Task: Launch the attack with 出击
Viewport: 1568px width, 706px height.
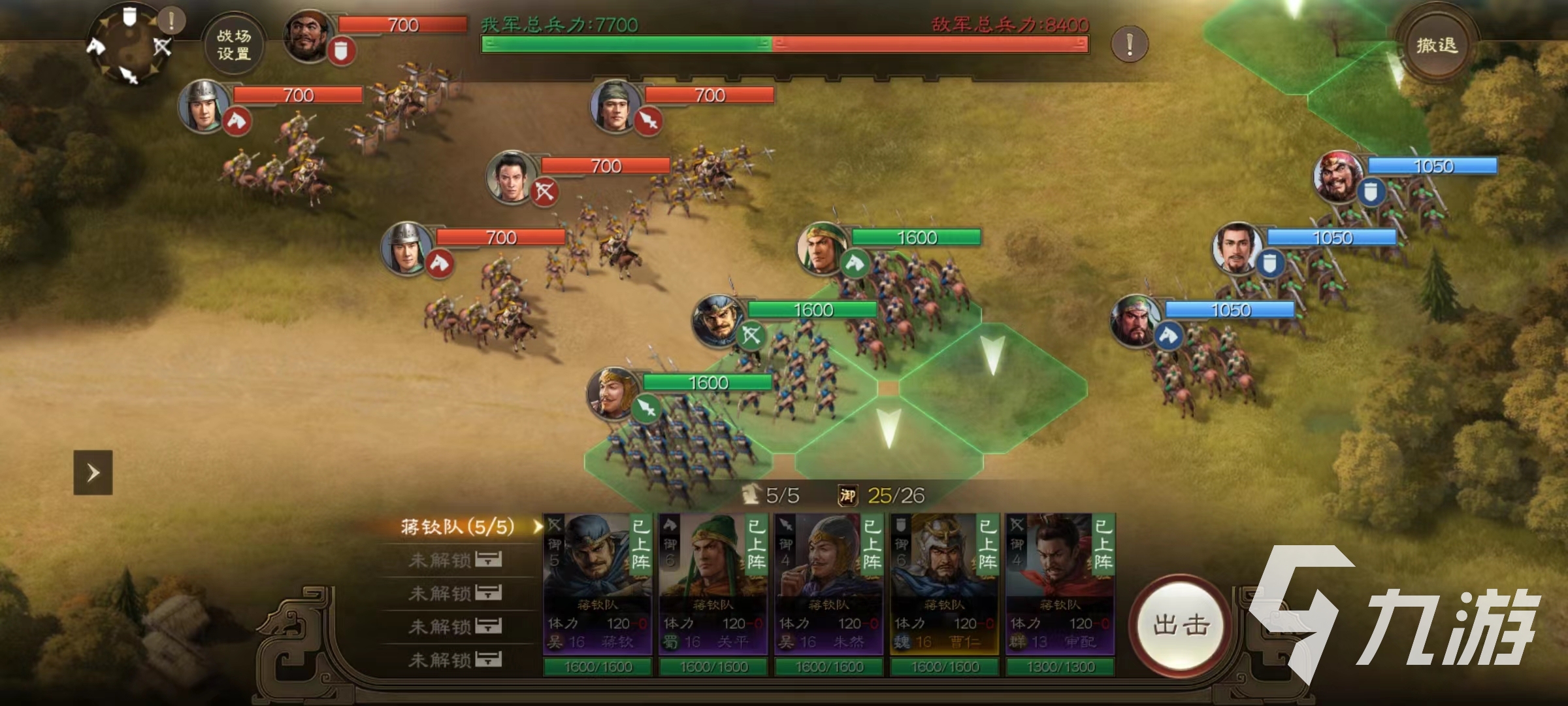Action: pyautogui.click(x=1181, y=624)
